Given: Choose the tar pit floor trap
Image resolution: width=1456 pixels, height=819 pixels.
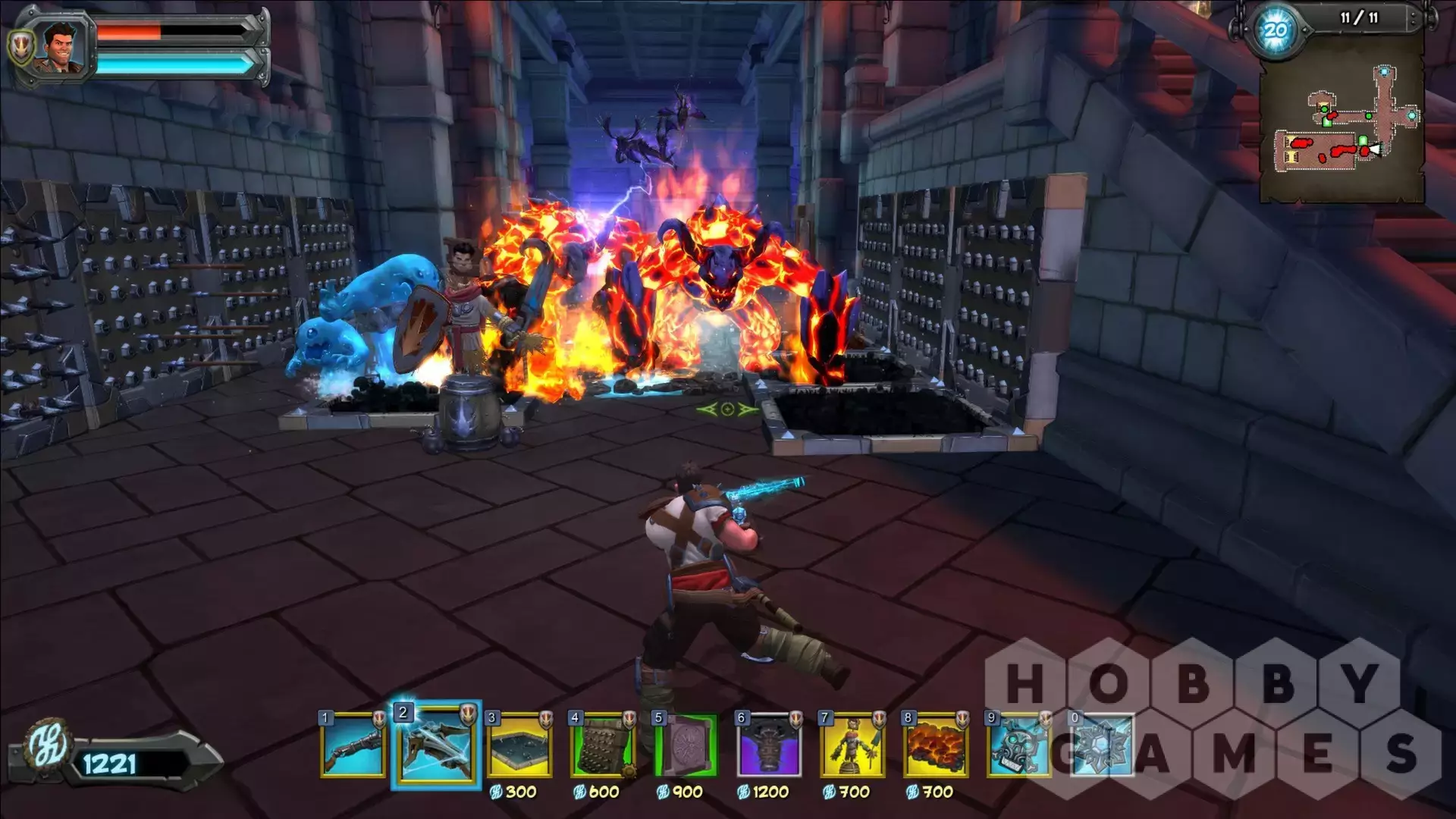Looking at the screenshot, I should tap(519, 745).
